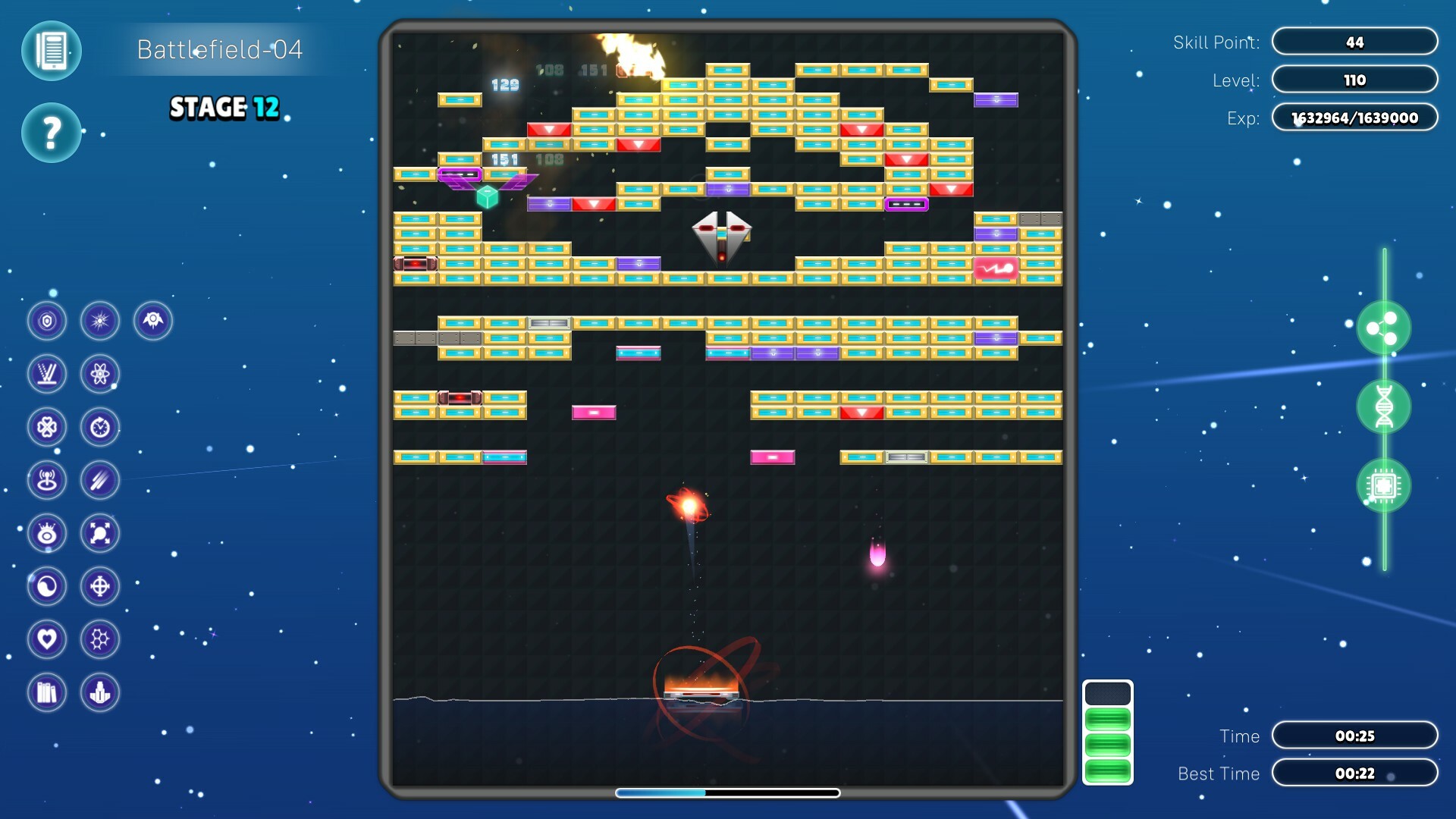Select the crowned eye skill icon
The image size is (1456, 819).
(47, 533)
